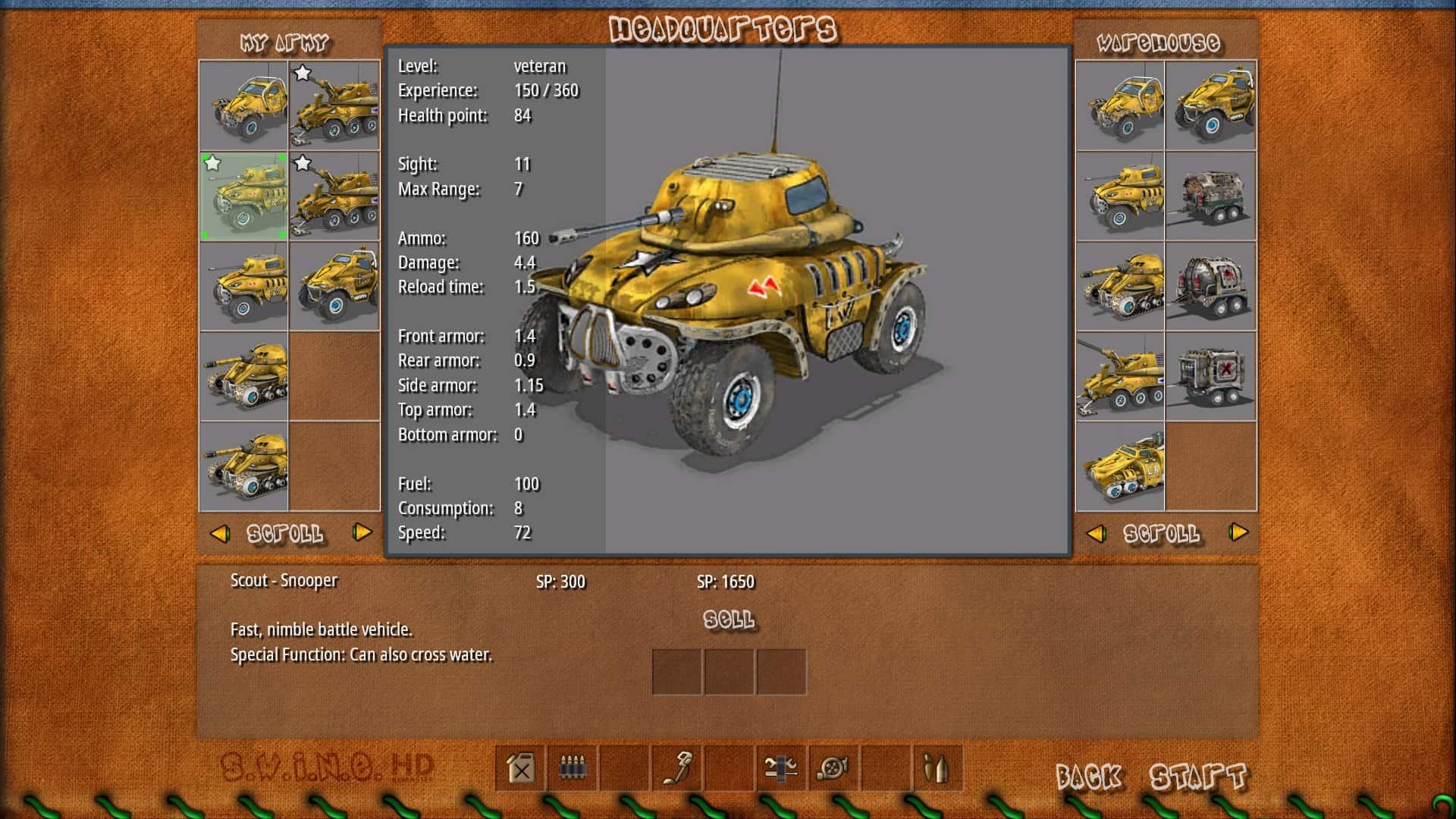The height and width of the screenshot is (819, 1456).
Task: Choose the jerrycan fuel upgrade icon
Action: [x=521, y=769]
